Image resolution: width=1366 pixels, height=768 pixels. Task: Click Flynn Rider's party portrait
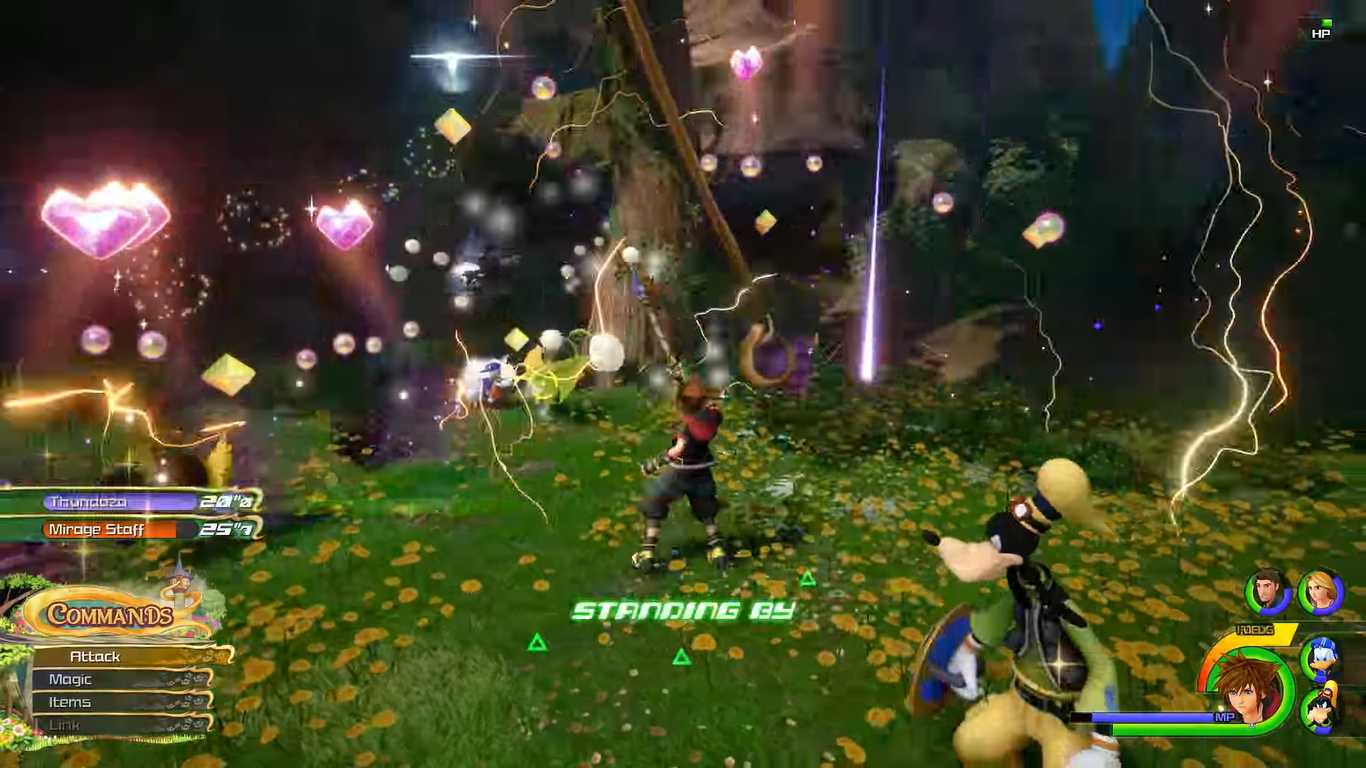point(1268,592)
